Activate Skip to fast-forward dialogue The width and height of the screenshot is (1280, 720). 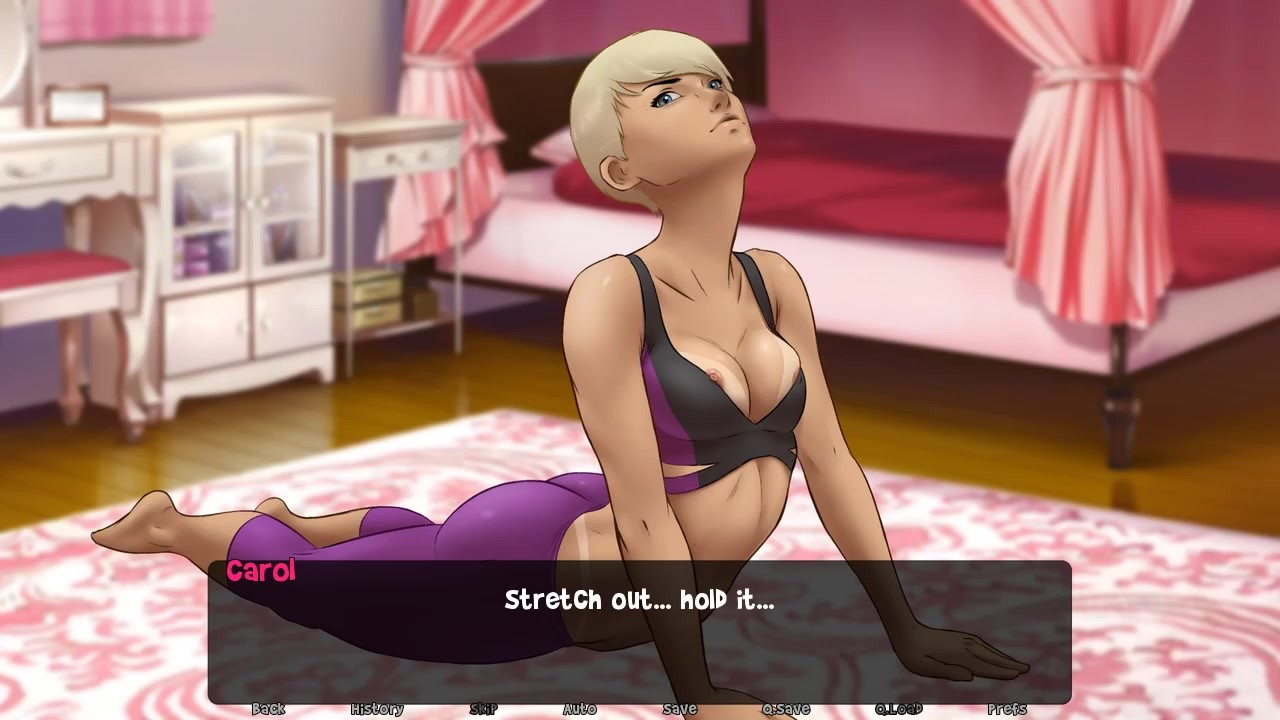click(483, 709)
